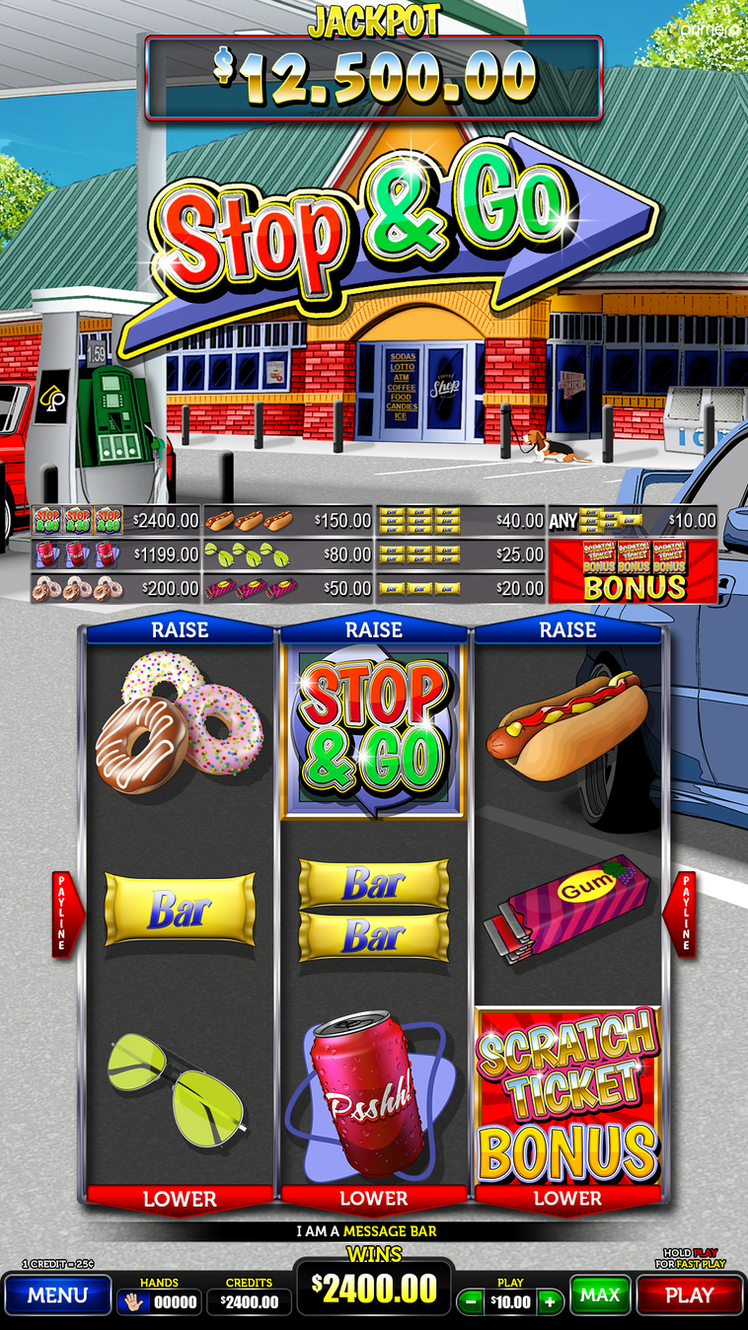Hit the red PLAY button
Screen dimensions: 748x1330
tap(689, 1295)
